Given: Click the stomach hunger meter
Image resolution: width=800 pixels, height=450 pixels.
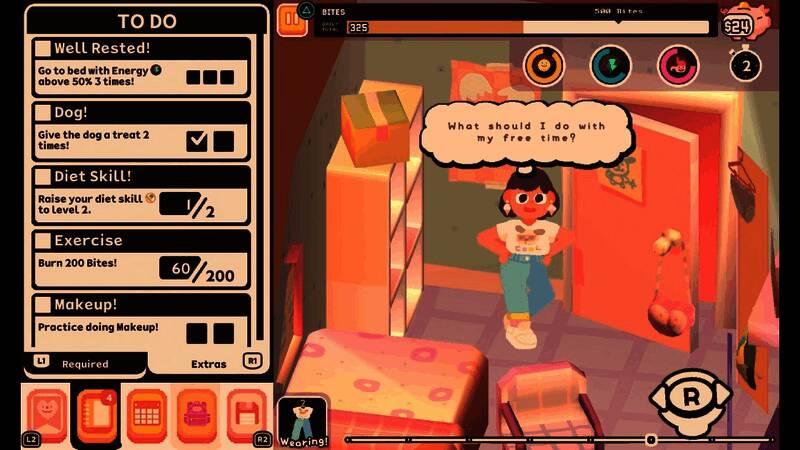Looking at the screenshot, I should (x=677, y=66).
